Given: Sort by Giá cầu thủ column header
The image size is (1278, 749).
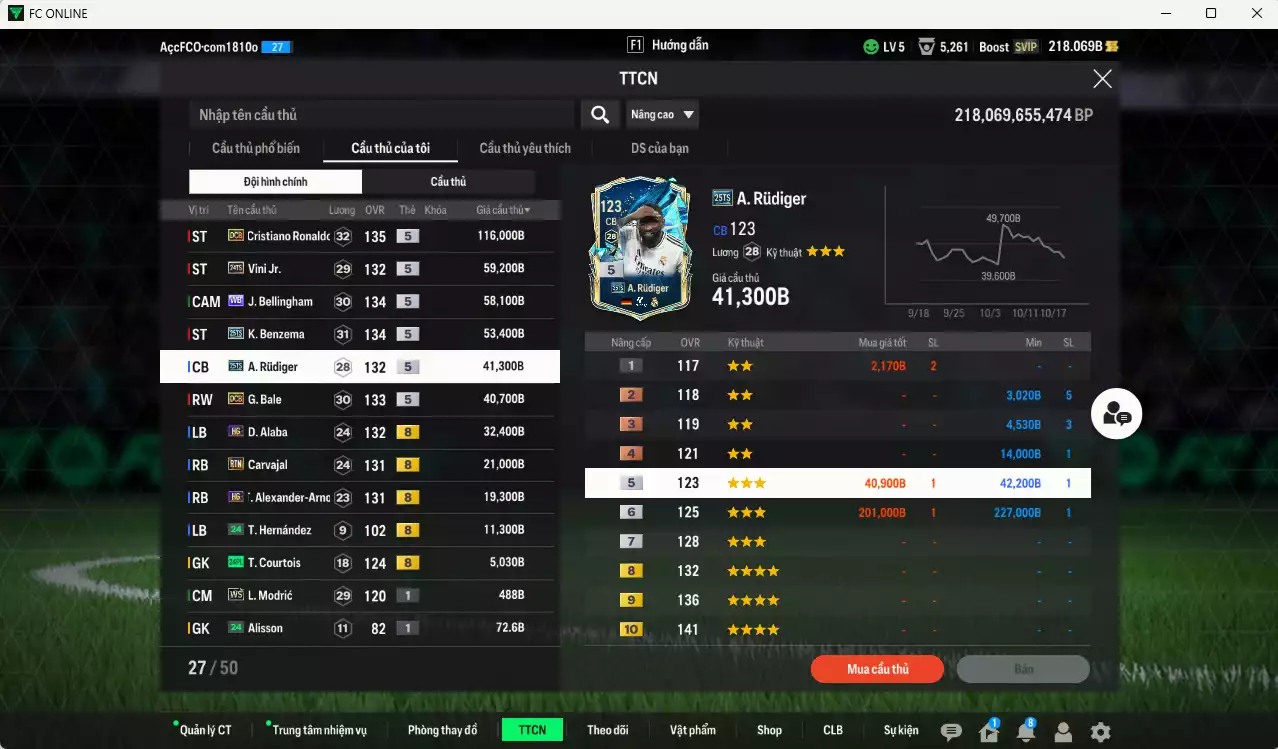Looking at the screenshot, I should tap(503, 210).
